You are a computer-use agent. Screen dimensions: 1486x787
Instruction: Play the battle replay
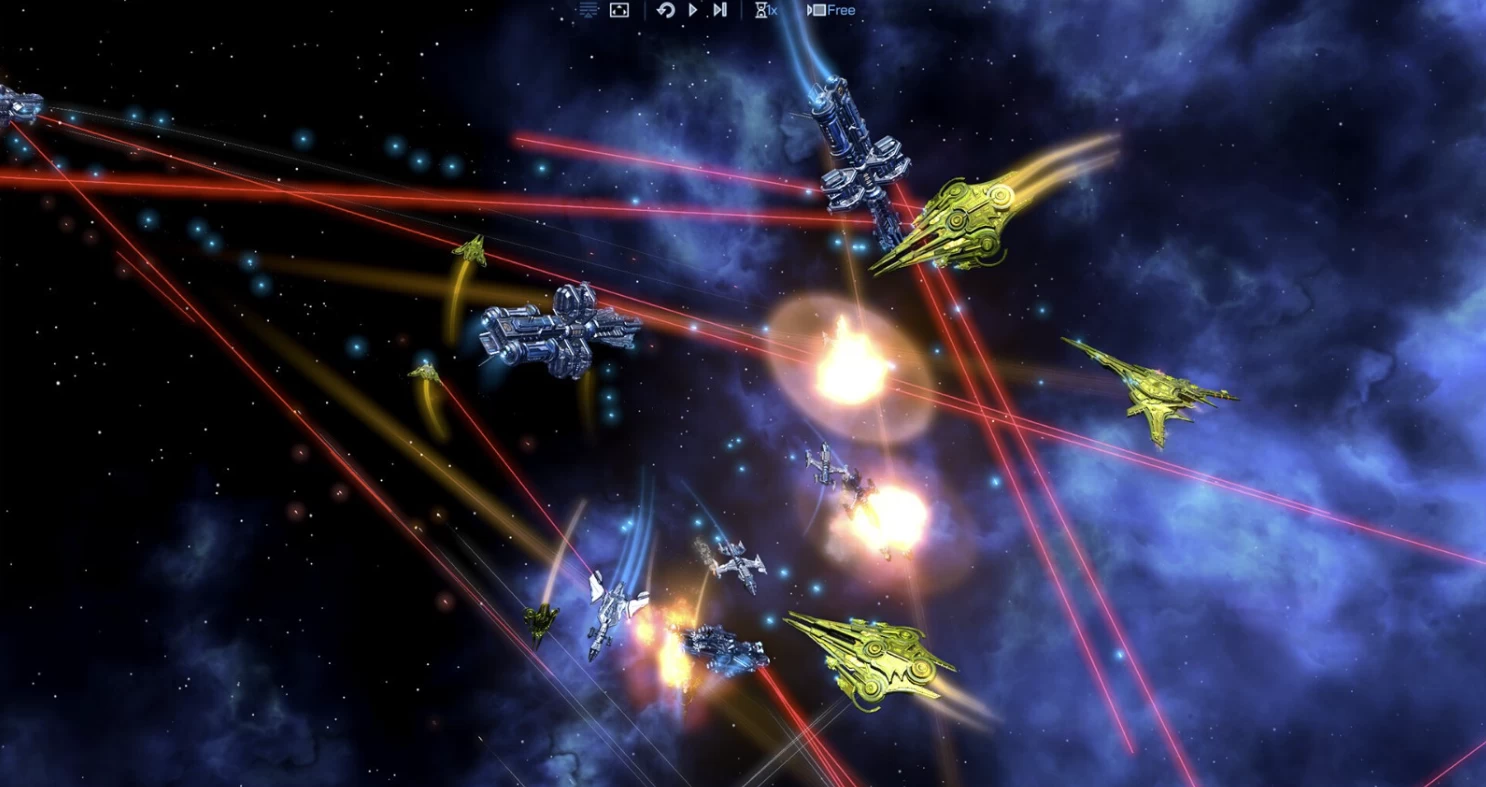693,10
